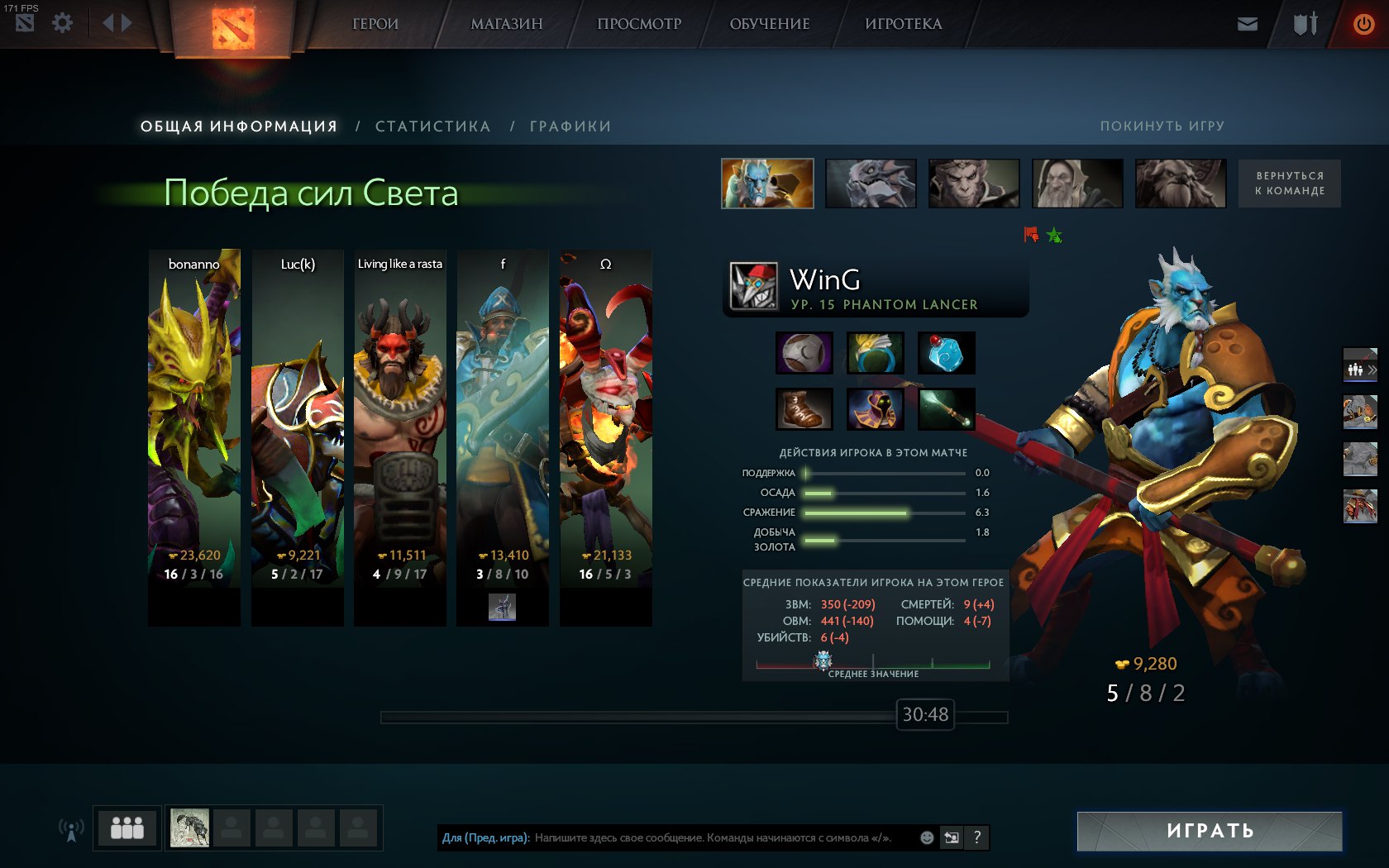Viewport: 1389px width, 868px height.
Task: Open the gear settings icon
Action: point(62,22)
